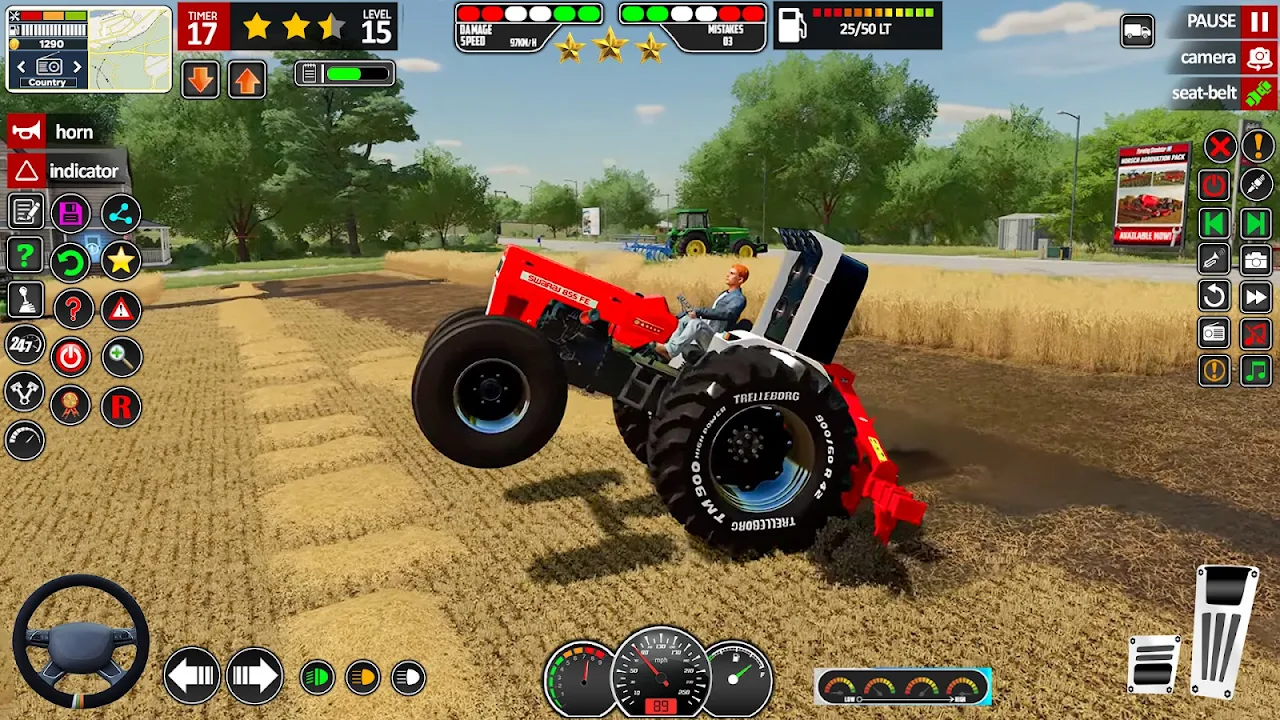Click the green circular refresh arrow icon
The image size is (1280, 720).
click(70, 263)
